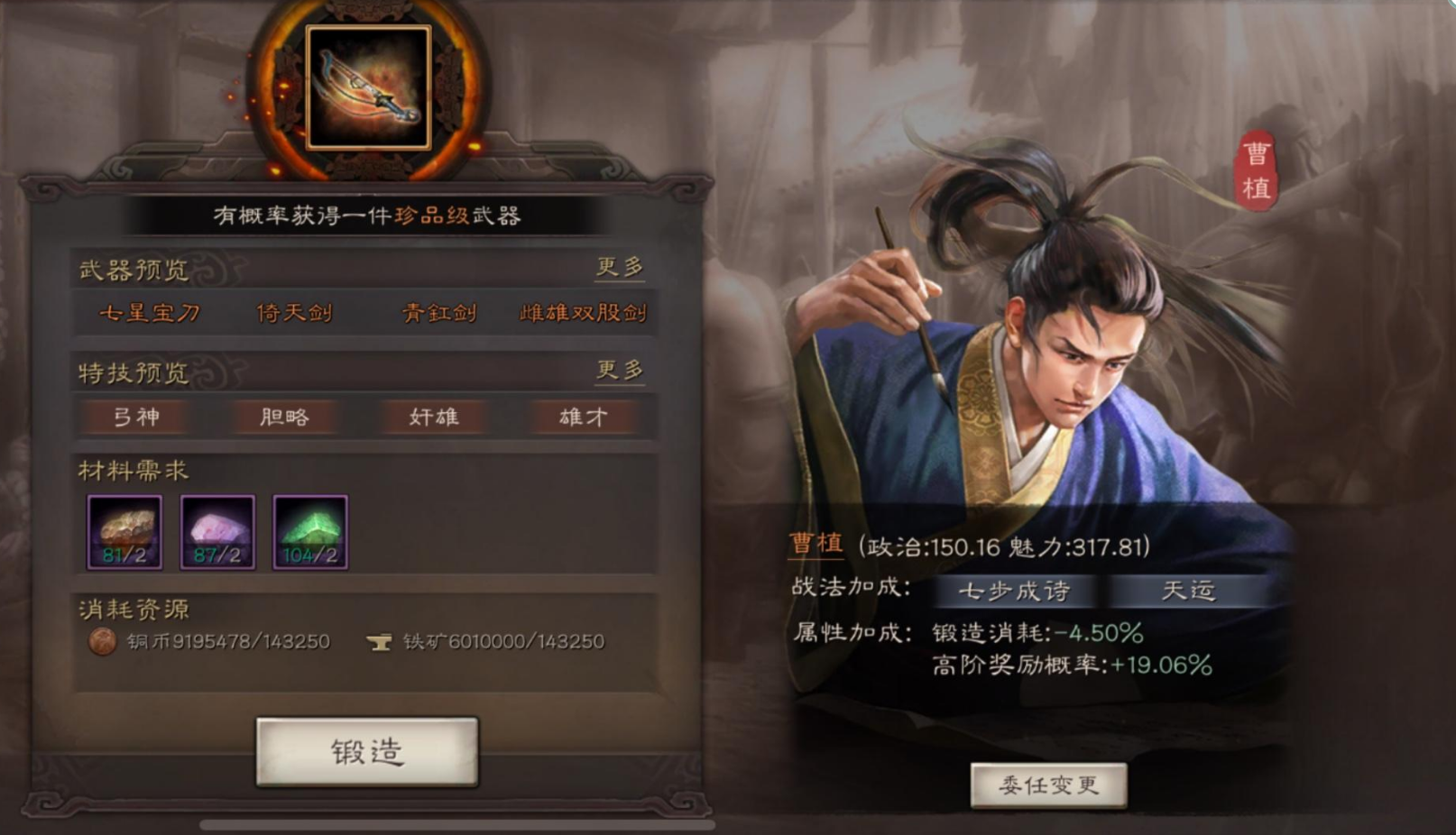Select the first stone material showing 81/2
This screenshot has width=1456, height=835.
tap(125, 532)
